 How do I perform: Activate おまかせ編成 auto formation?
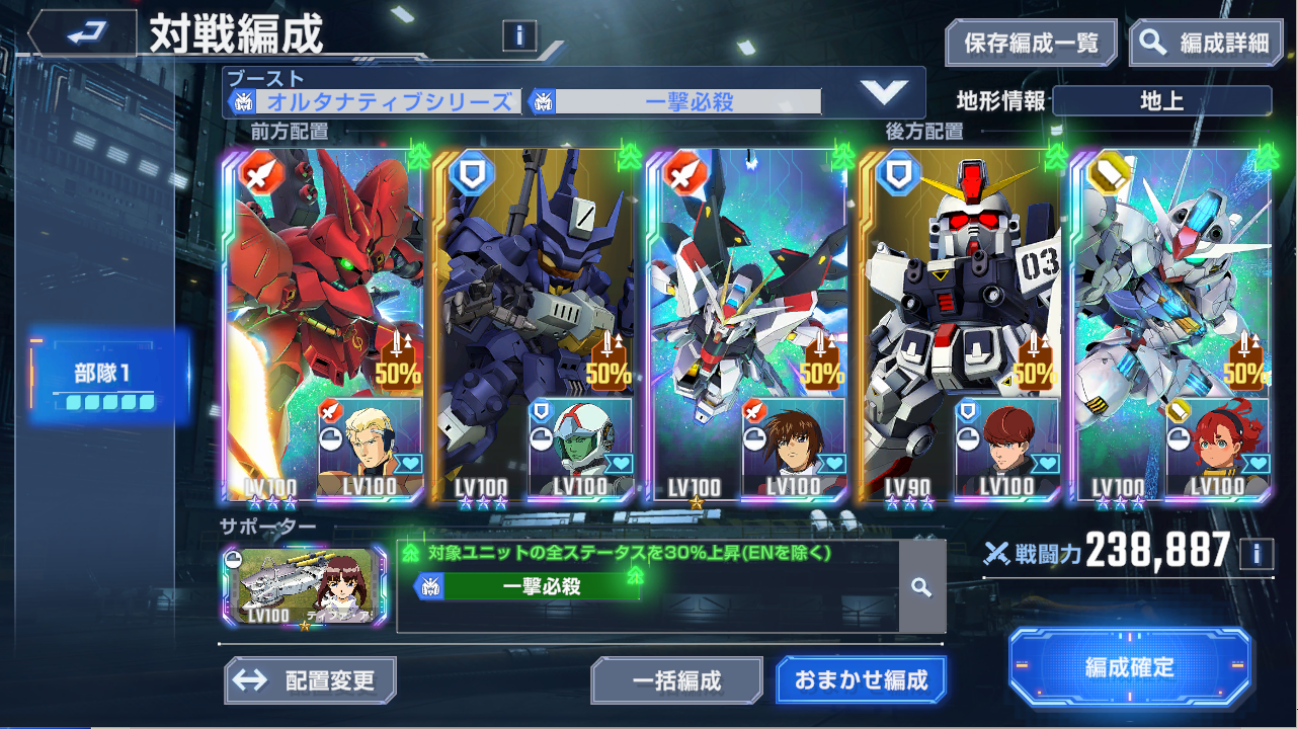click(x=860, y=681)
